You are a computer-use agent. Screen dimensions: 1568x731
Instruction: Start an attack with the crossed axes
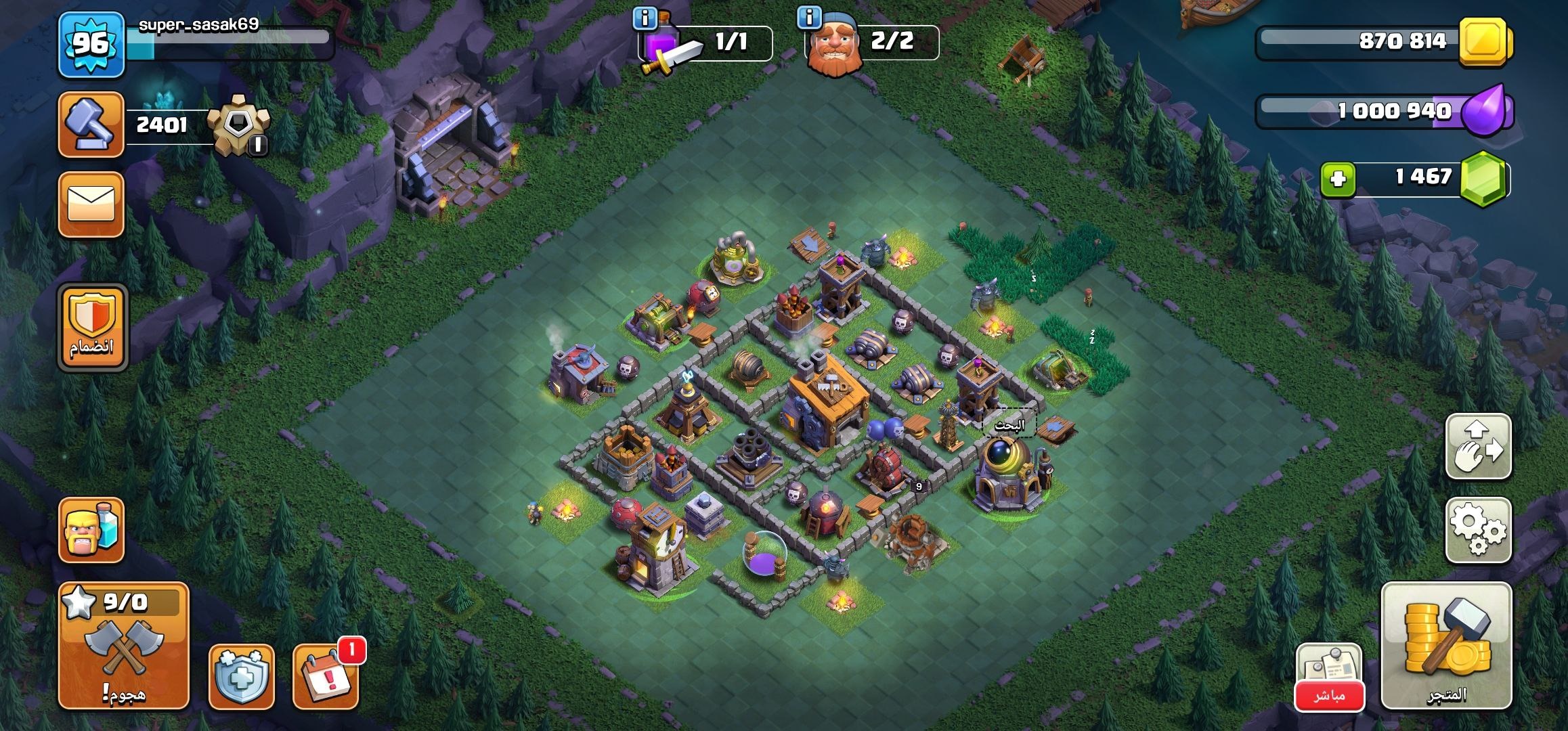123,645
